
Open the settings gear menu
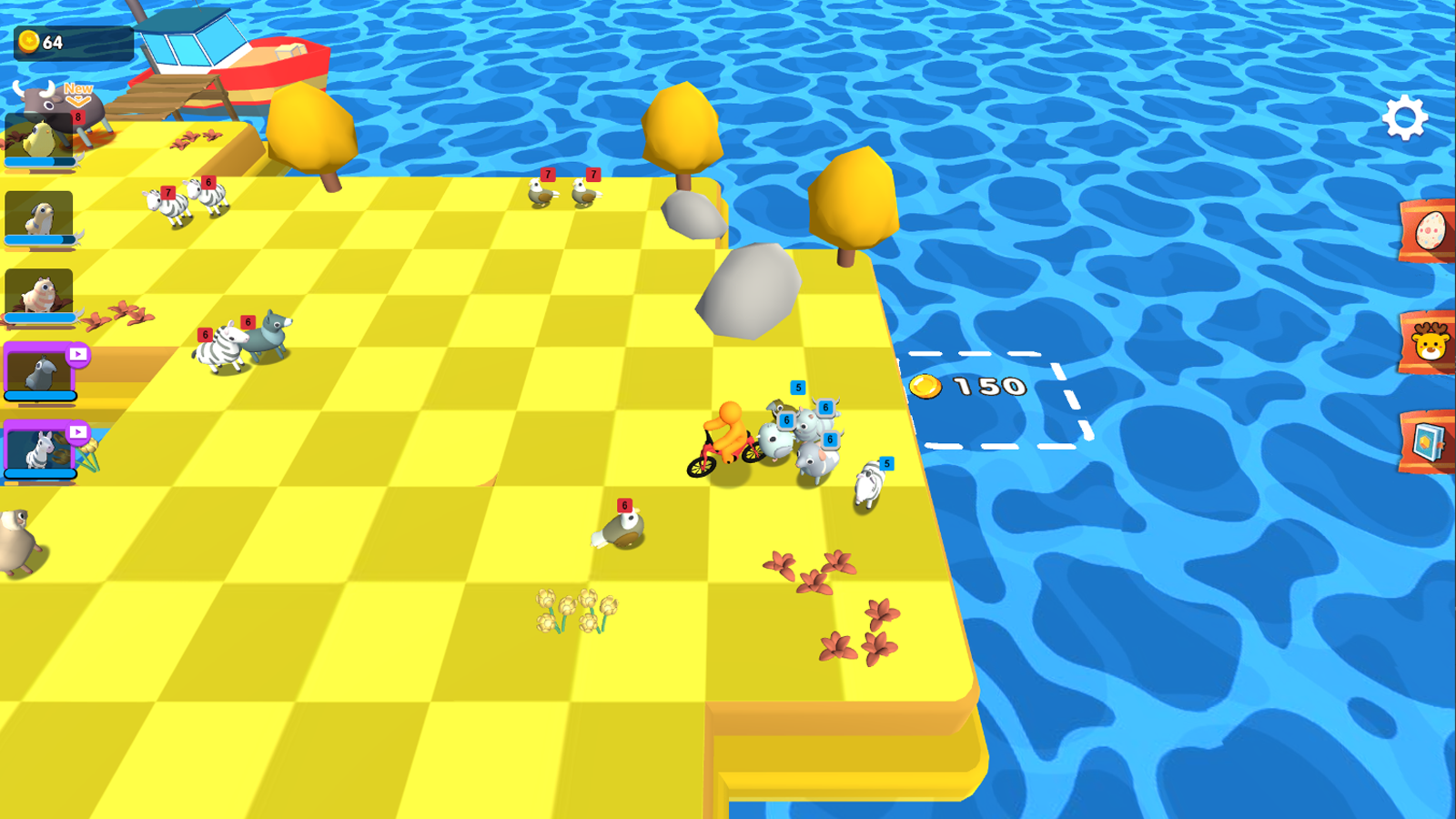(x=1403, y=116)
